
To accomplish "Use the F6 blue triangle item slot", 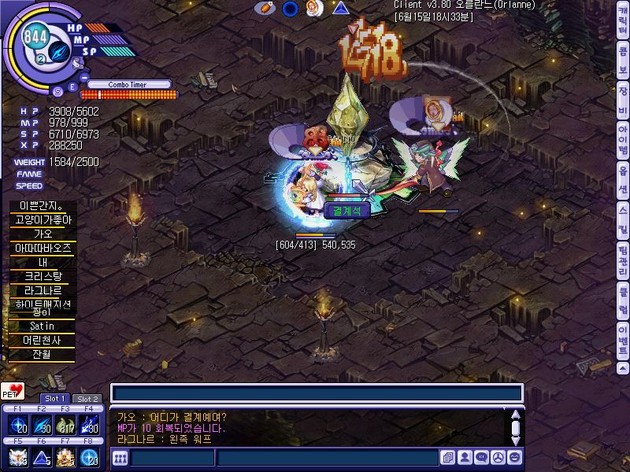I will click(x=40, y=457).
